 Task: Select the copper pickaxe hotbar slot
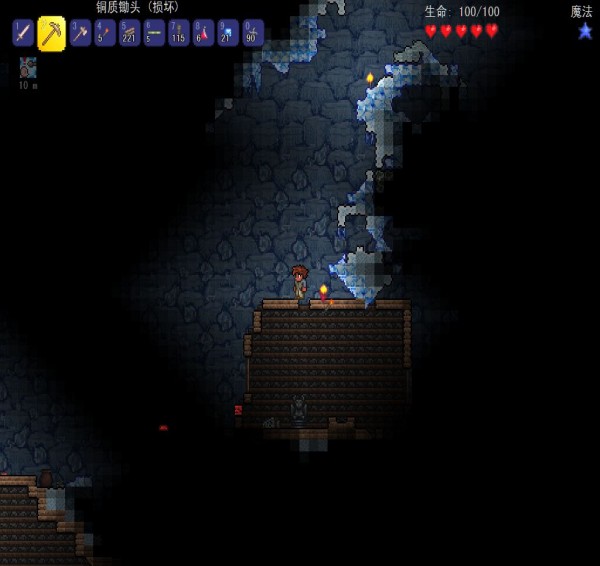click(51, 33)
